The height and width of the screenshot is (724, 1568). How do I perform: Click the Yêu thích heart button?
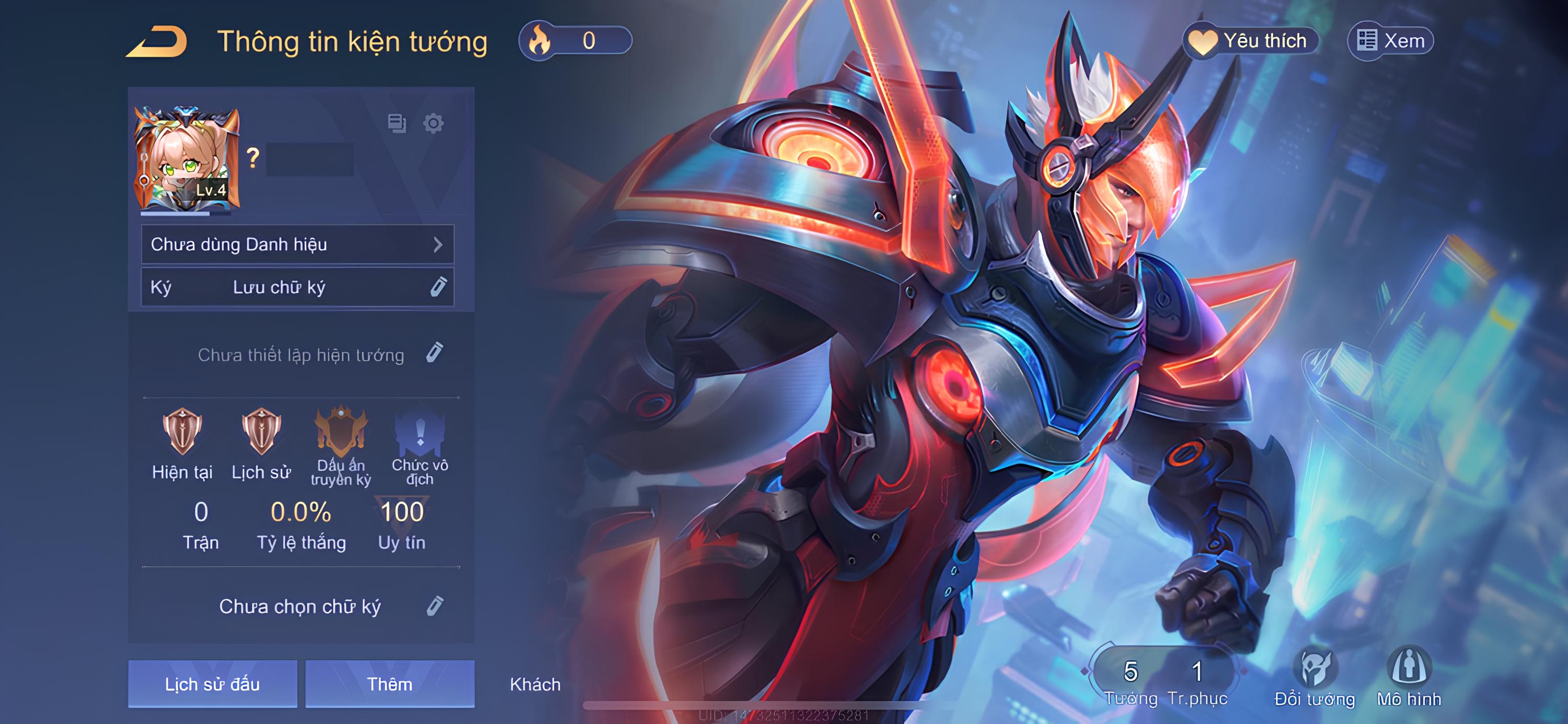1250,41
